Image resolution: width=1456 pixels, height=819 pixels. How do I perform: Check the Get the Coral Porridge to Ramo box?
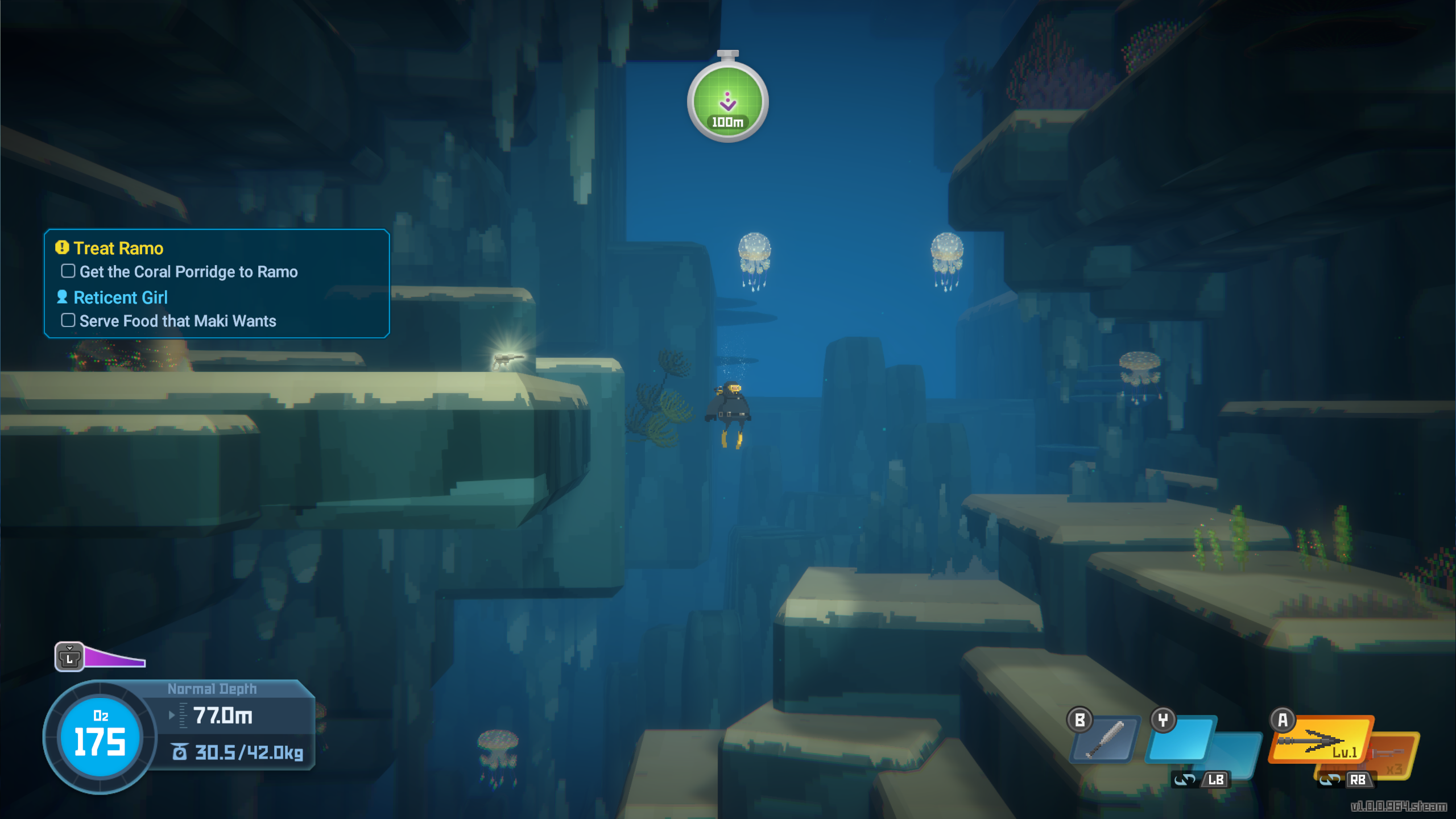(68, 271)
